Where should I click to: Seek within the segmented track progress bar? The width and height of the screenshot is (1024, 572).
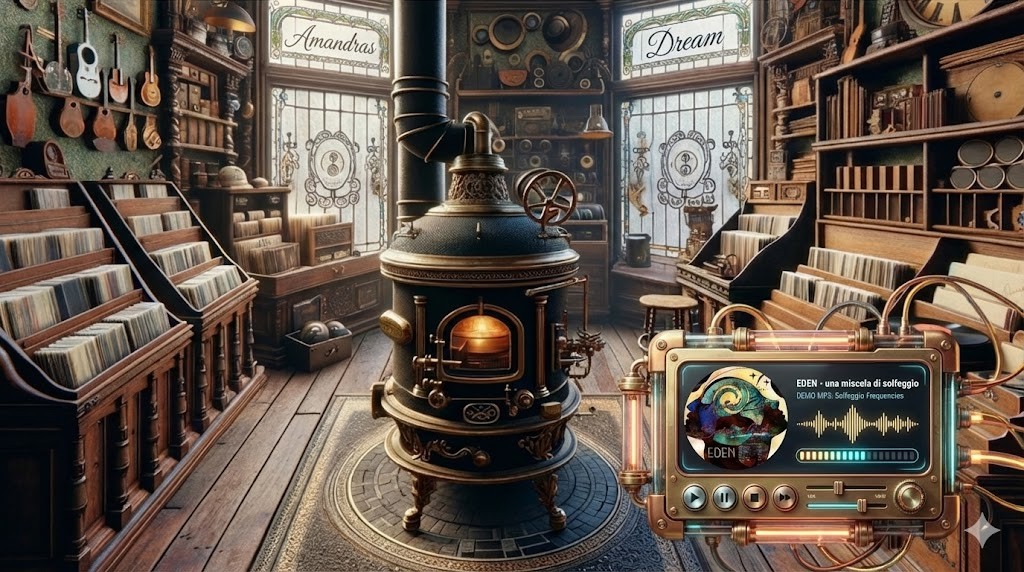click(x=857, y=456)
